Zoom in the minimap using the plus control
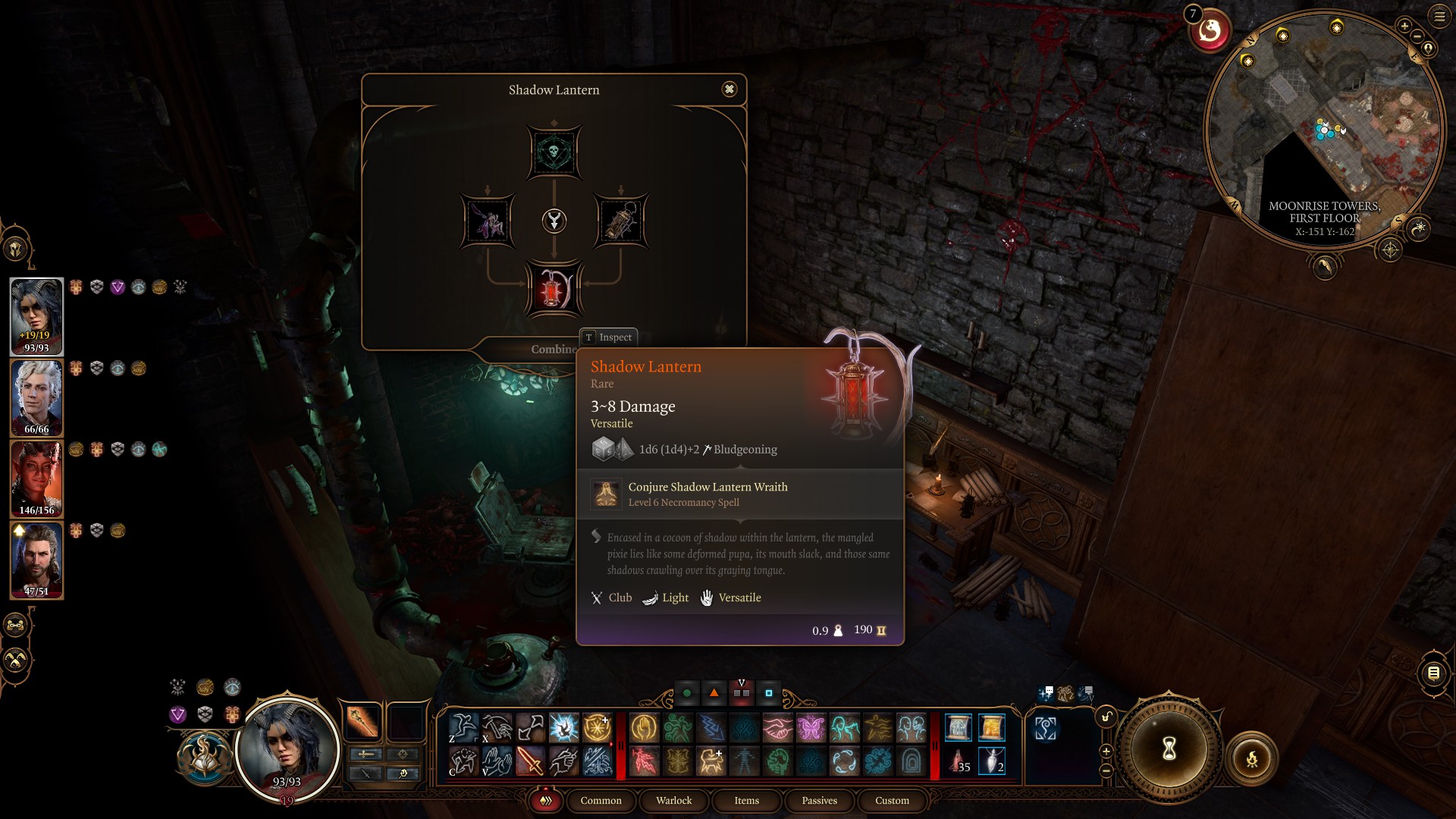Image resolution: width=1456 pixels, height=819 pixels. (1404, 26)
